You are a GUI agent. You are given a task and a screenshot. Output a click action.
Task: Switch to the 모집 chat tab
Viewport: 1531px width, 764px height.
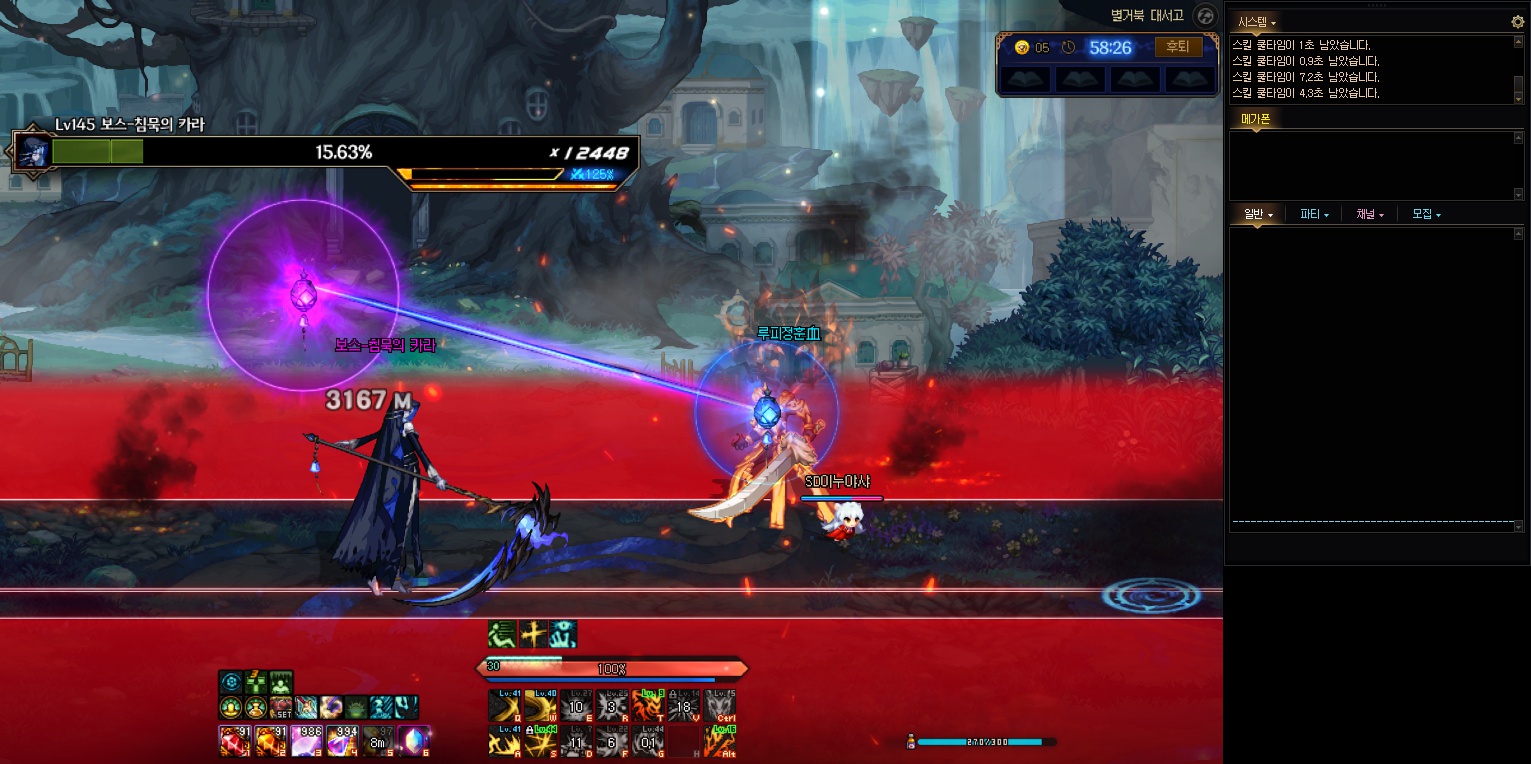point(1425,214)
